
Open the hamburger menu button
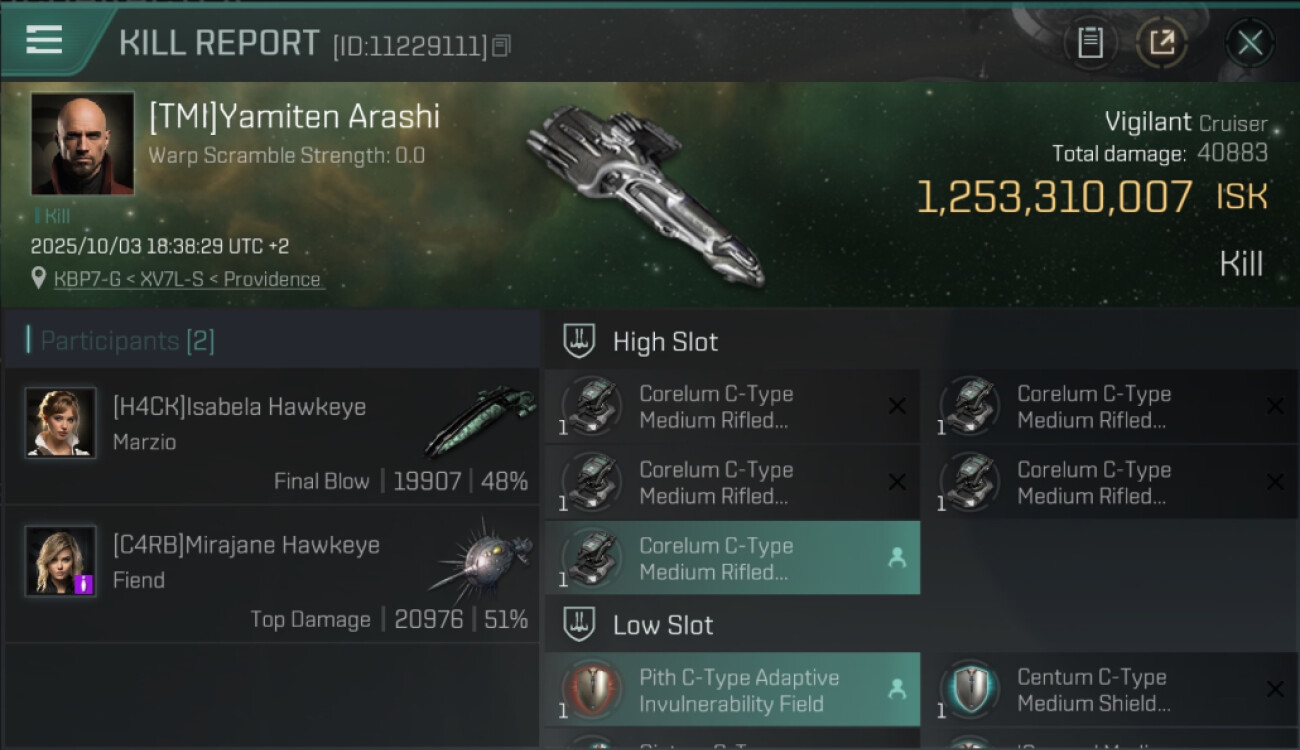pos(44,41)
